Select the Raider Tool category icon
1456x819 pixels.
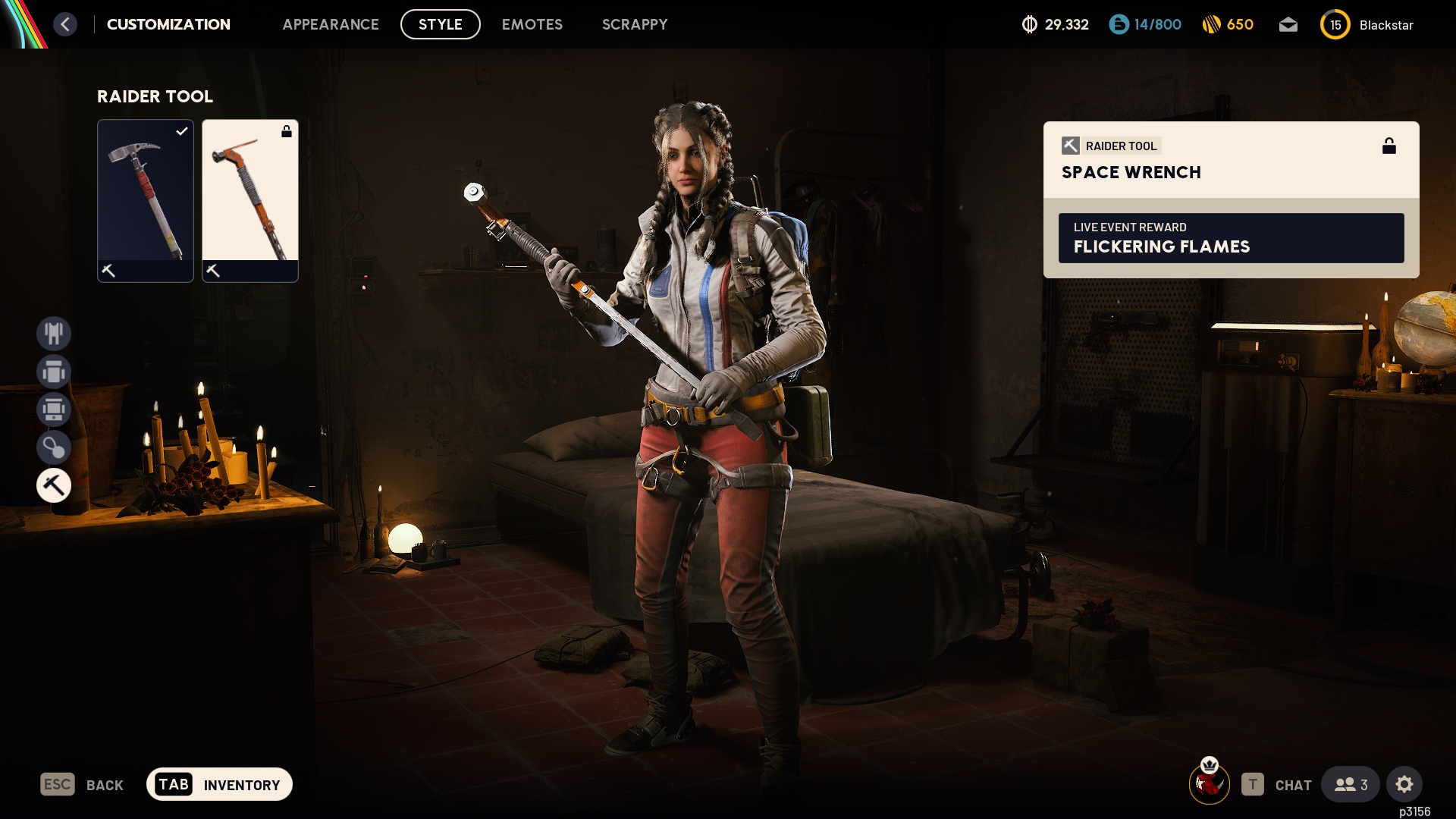pyautogui.click(x=54, y=485)
